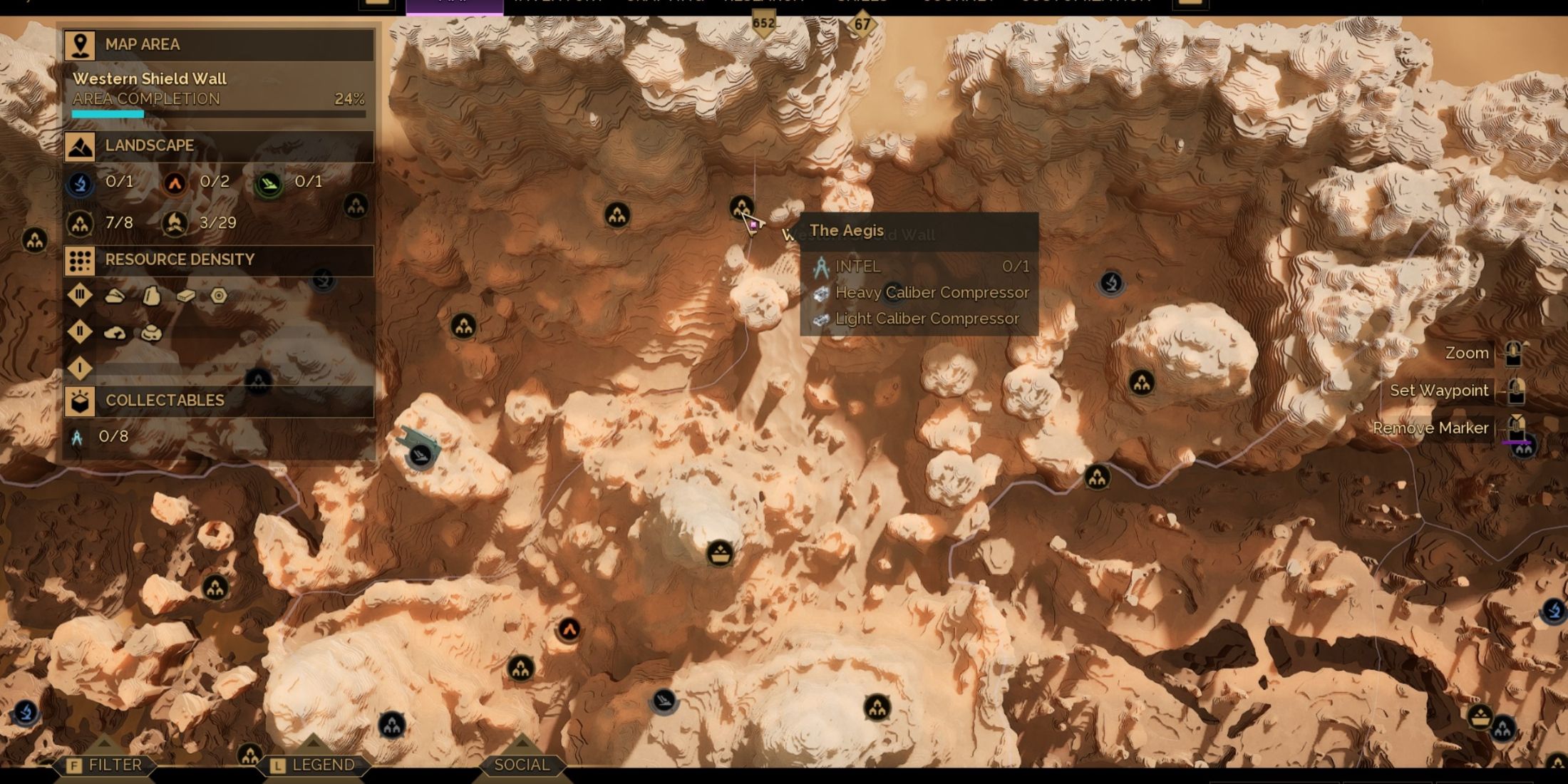
Task: Show the map Legend
Action: [313, 765]
